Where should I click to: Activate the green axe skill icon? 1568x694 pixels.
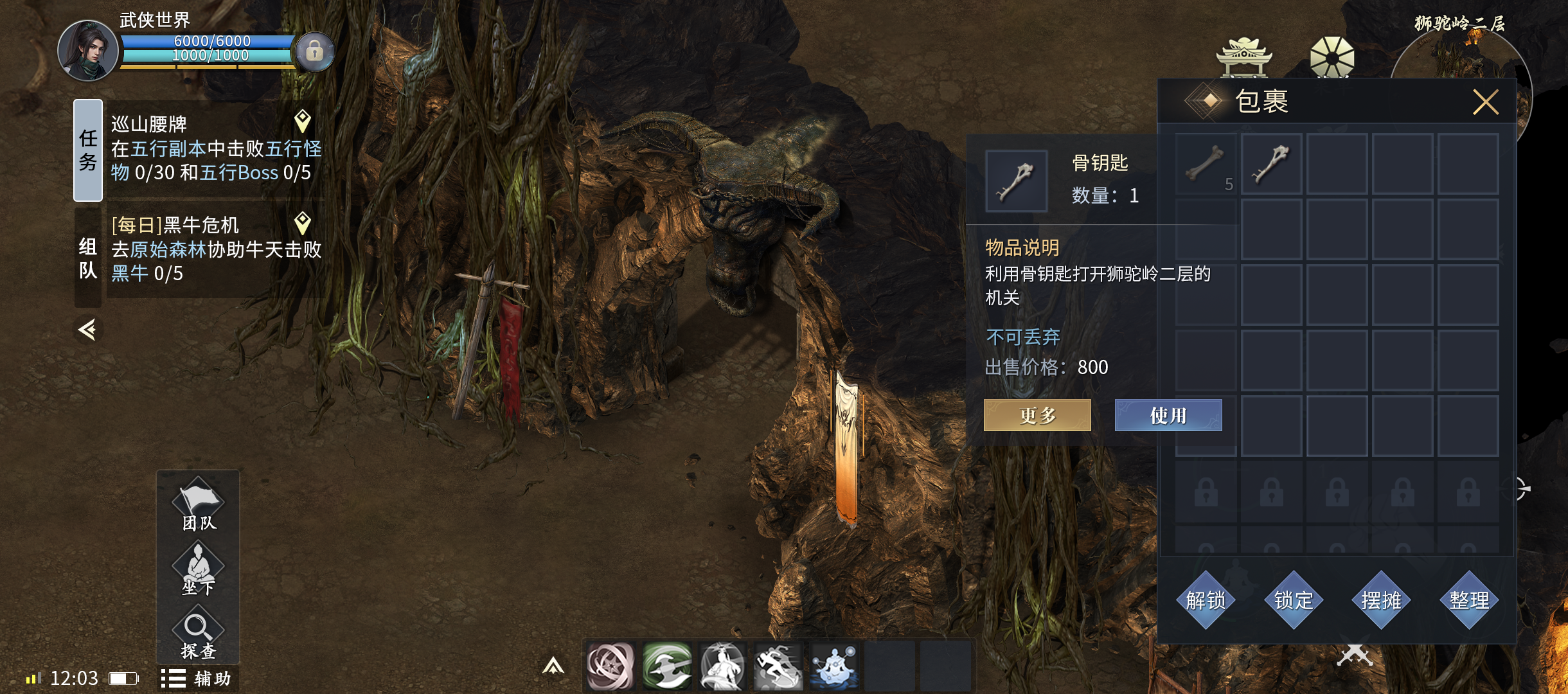click(x=666, y=666)
